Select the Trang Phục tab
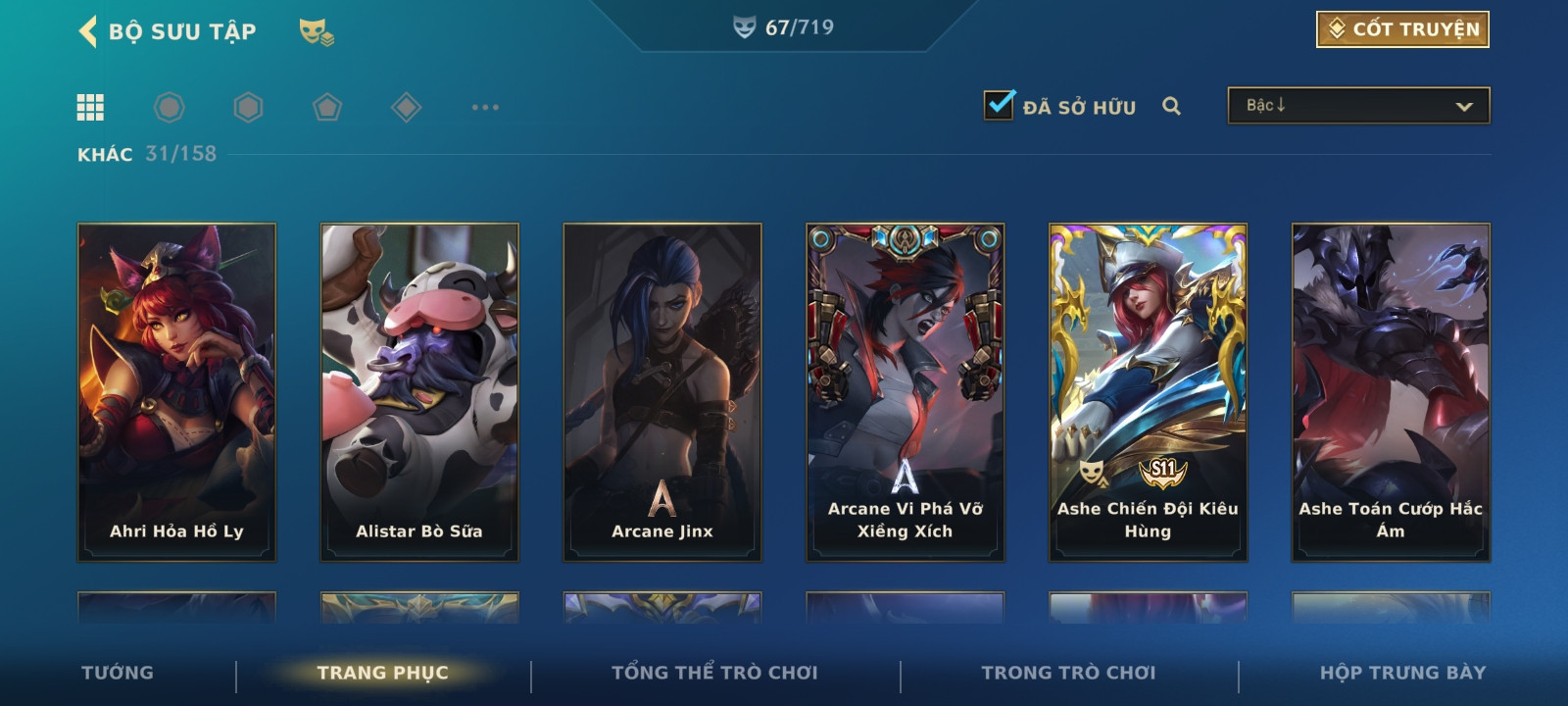The width and height of the screenshot is (1568, 706). (x=382, y=673)
